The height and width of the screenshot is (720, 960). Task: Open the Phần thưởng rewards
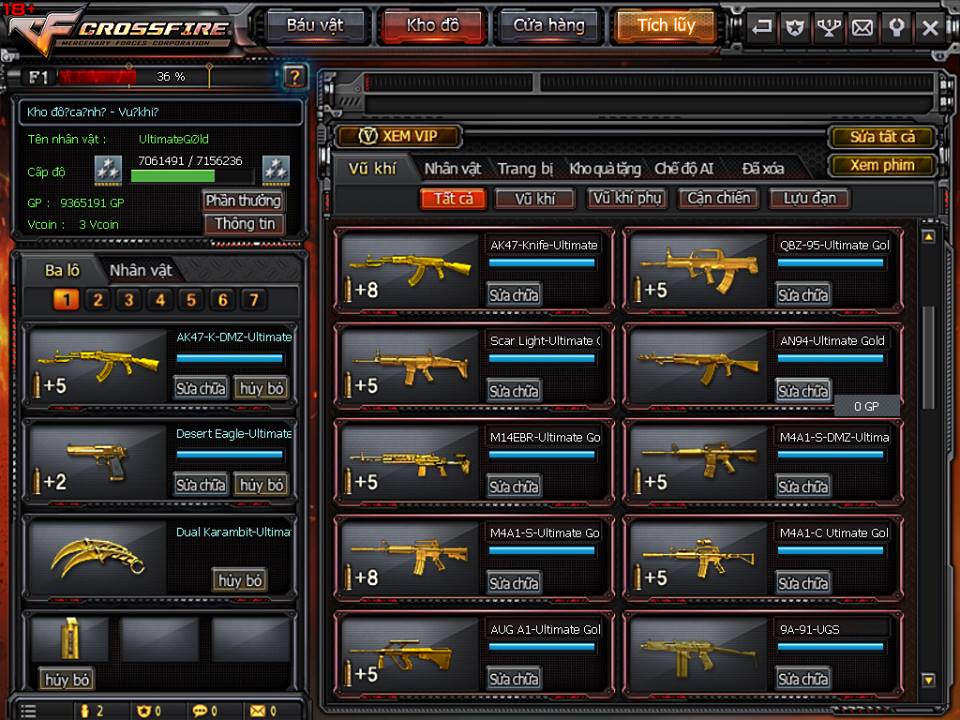pos(244,200)
